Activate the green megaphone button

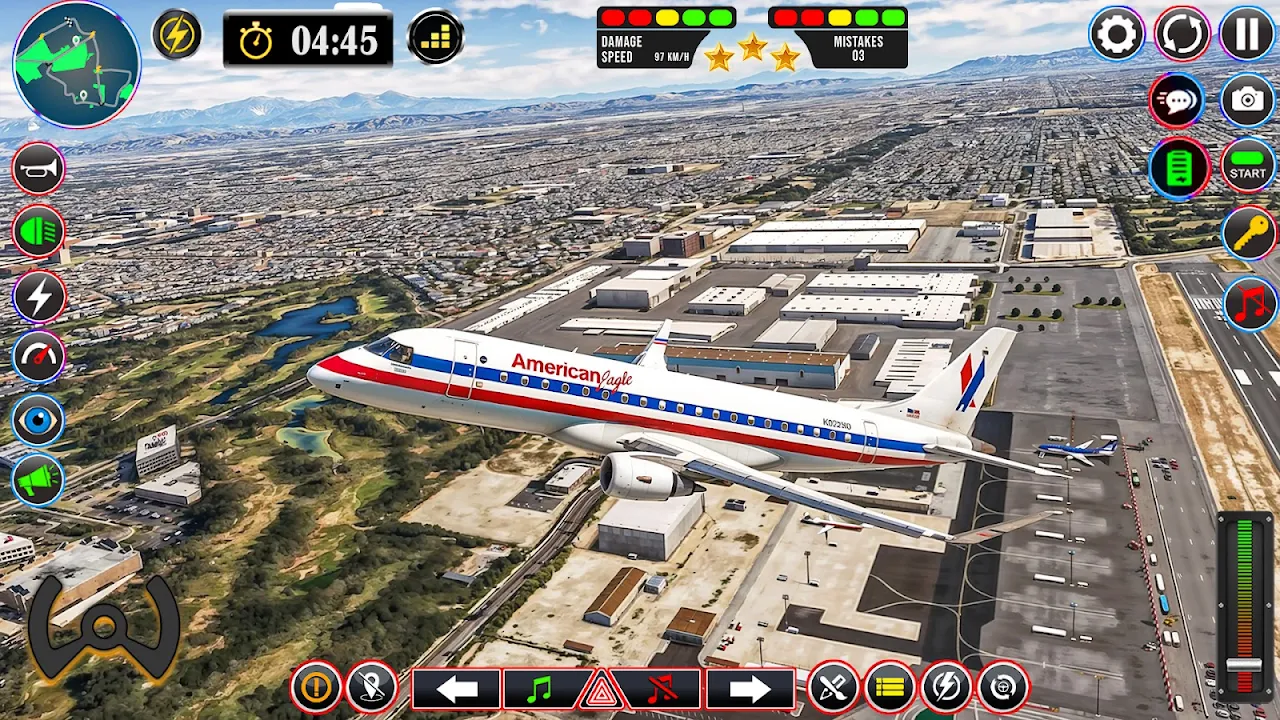pyautogui.click(x=38, y=481)
